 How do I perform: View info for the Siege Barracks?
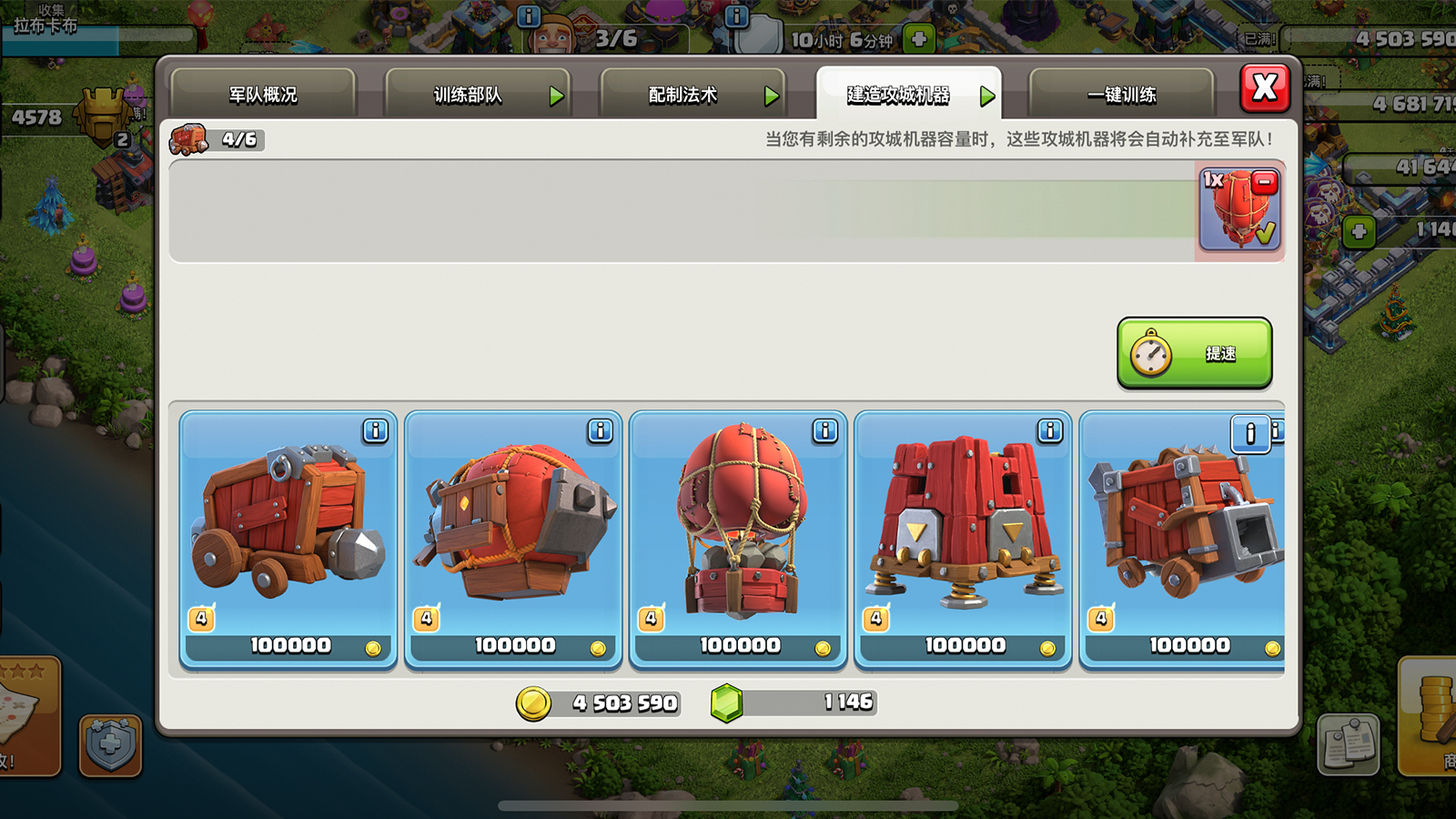[x=1049, y=430]
